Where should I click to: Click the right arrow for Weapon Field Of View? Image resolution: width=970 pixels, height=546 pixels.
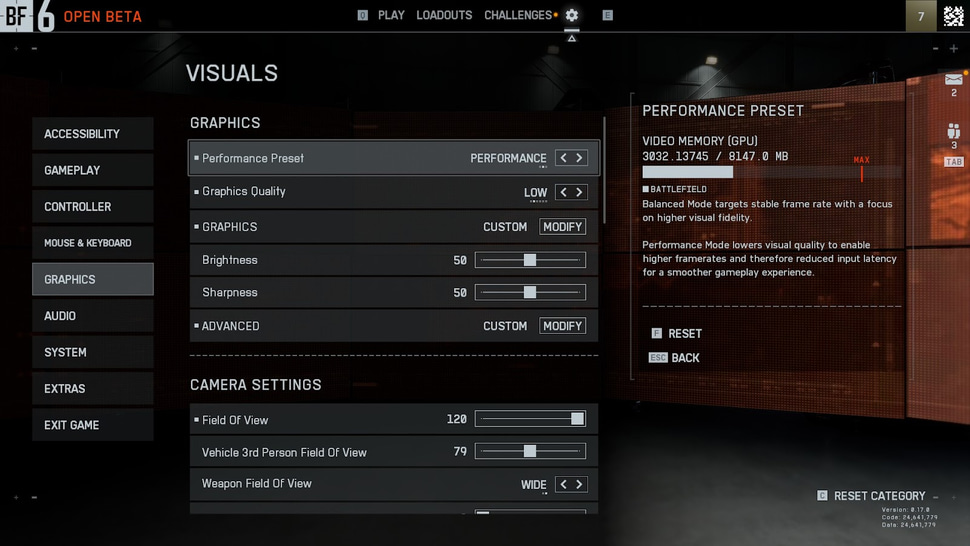point(579,484)
